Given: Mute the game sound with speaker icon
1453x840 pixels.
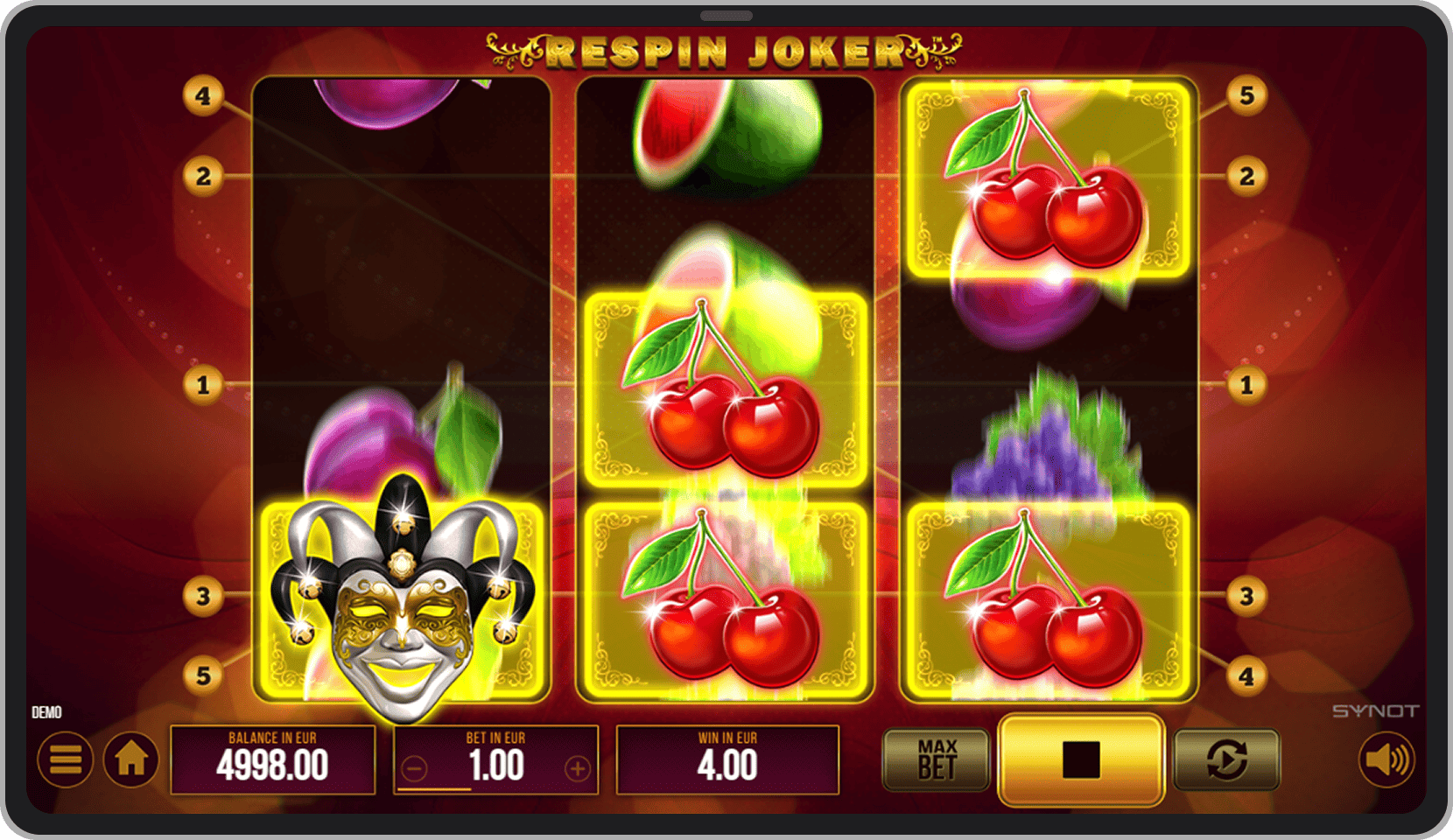Looking at the screenshot, I should (1386, 759).
